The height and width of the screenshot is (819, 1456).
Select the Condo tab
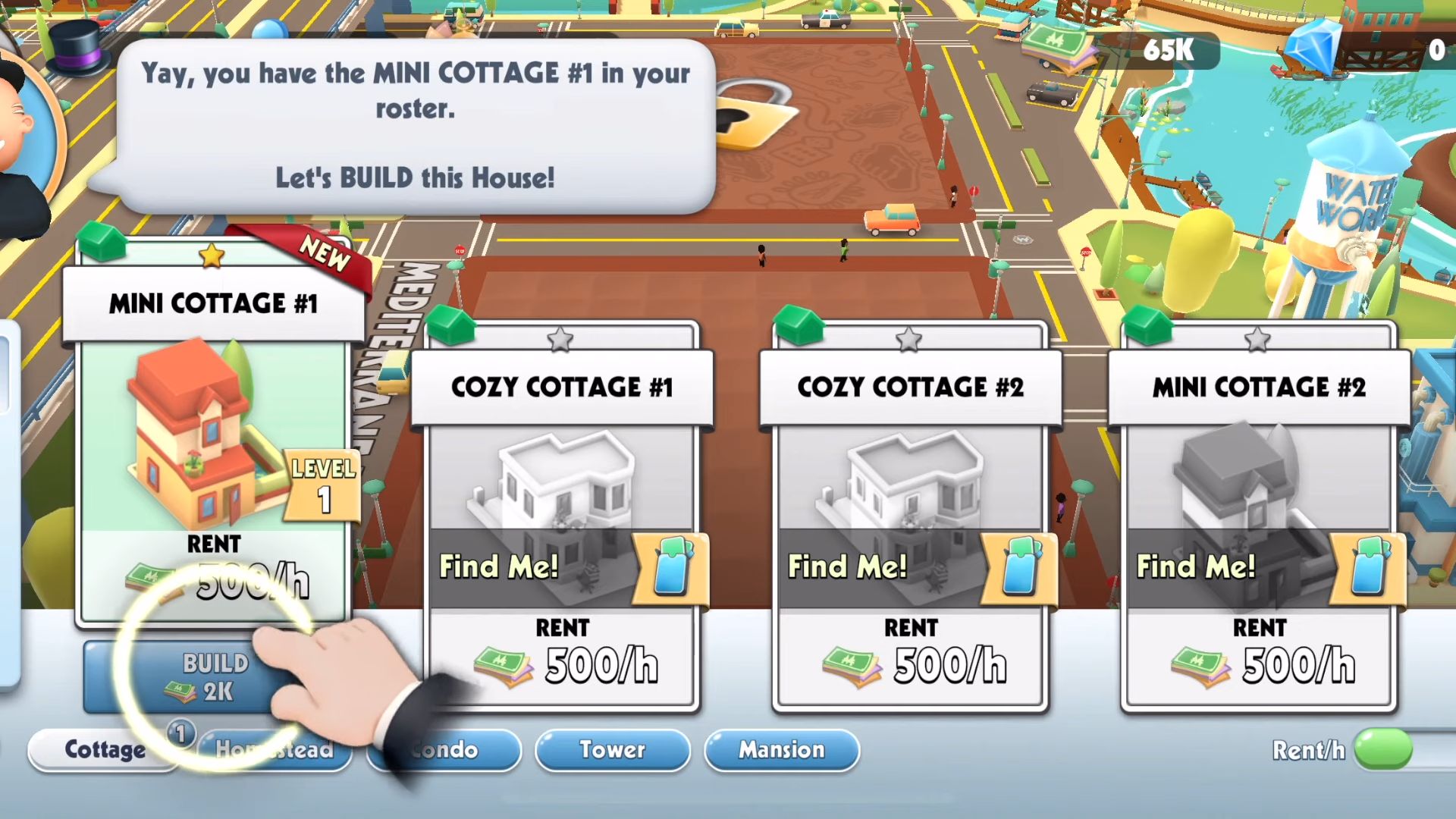(x=444, y=751)
